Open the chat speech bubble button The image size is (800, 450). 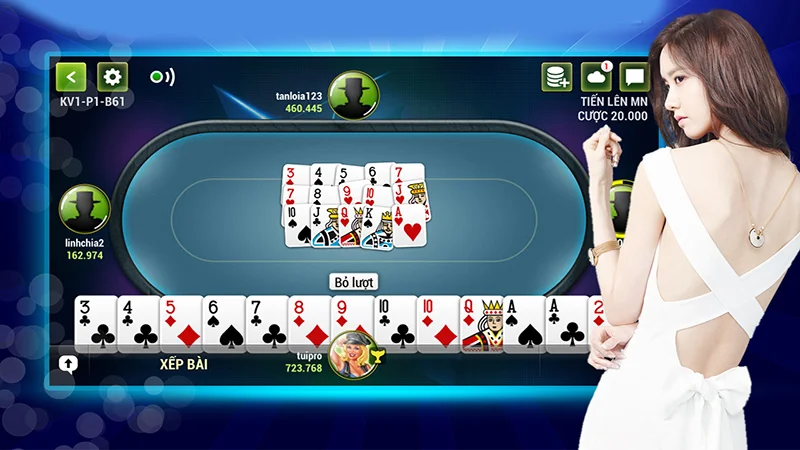click(634, 77)
